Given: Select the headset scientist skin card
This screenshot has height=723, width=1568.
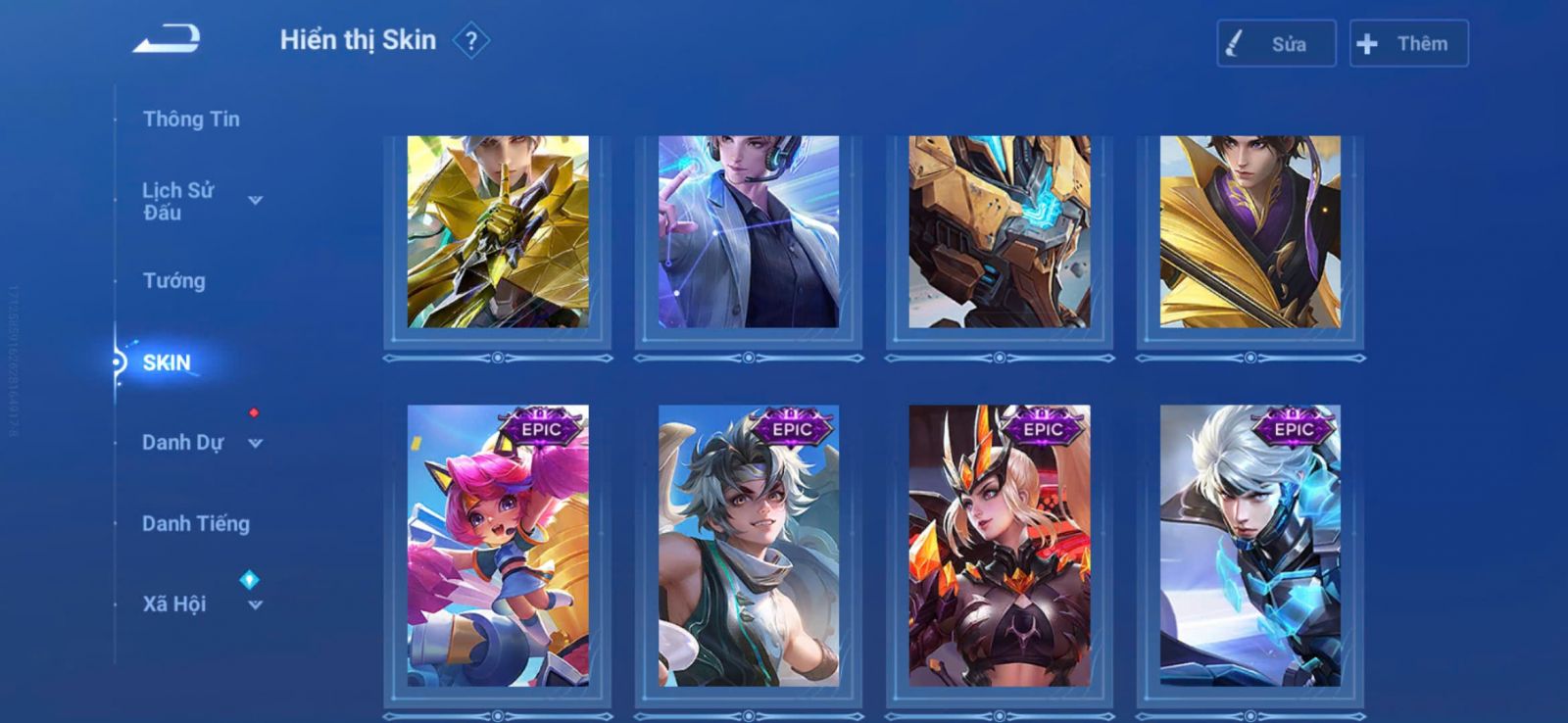Looking at the screenshot, I should (749, 232).
